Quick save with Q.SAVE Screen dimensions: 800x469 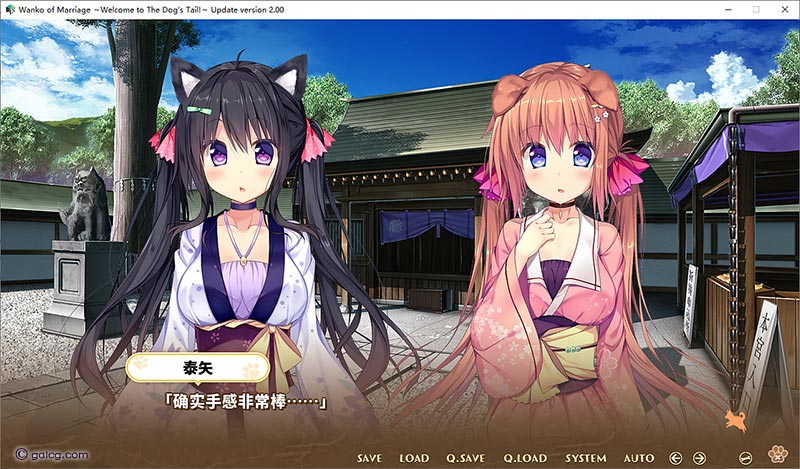pos(465,458)
